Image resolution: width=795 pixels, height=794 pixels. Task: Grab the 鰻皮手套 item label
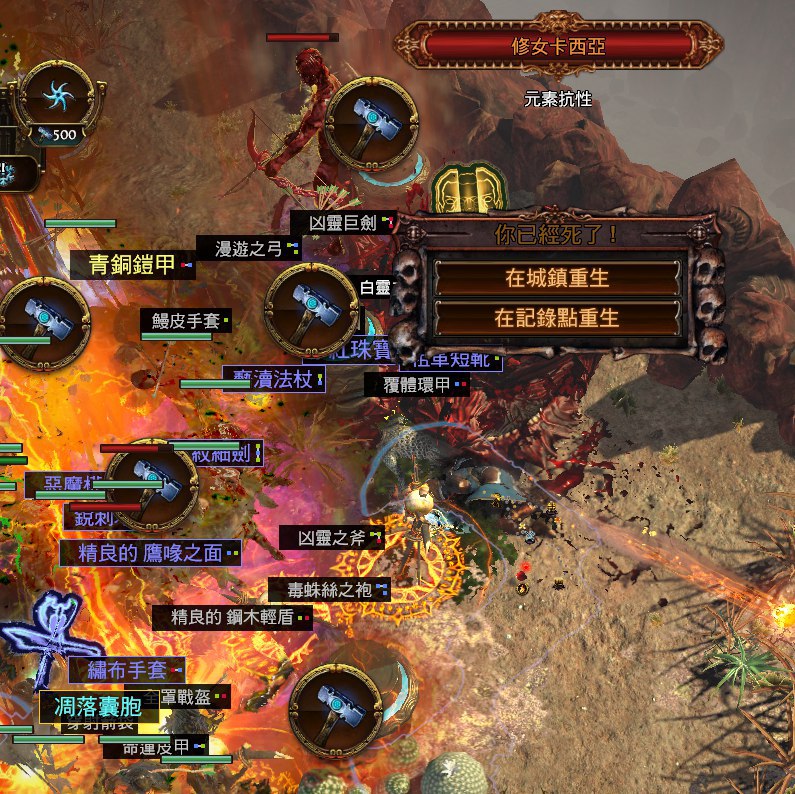click(x=185, y=320)
